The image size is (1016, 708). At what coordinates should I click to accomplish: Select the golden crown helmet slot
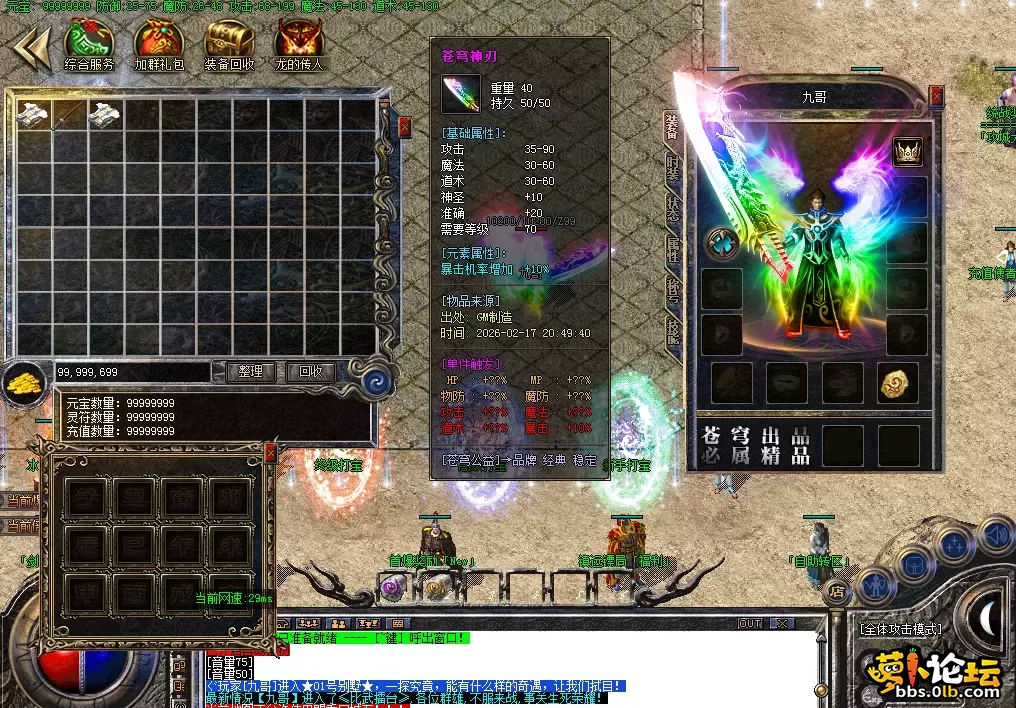(907, 151)
